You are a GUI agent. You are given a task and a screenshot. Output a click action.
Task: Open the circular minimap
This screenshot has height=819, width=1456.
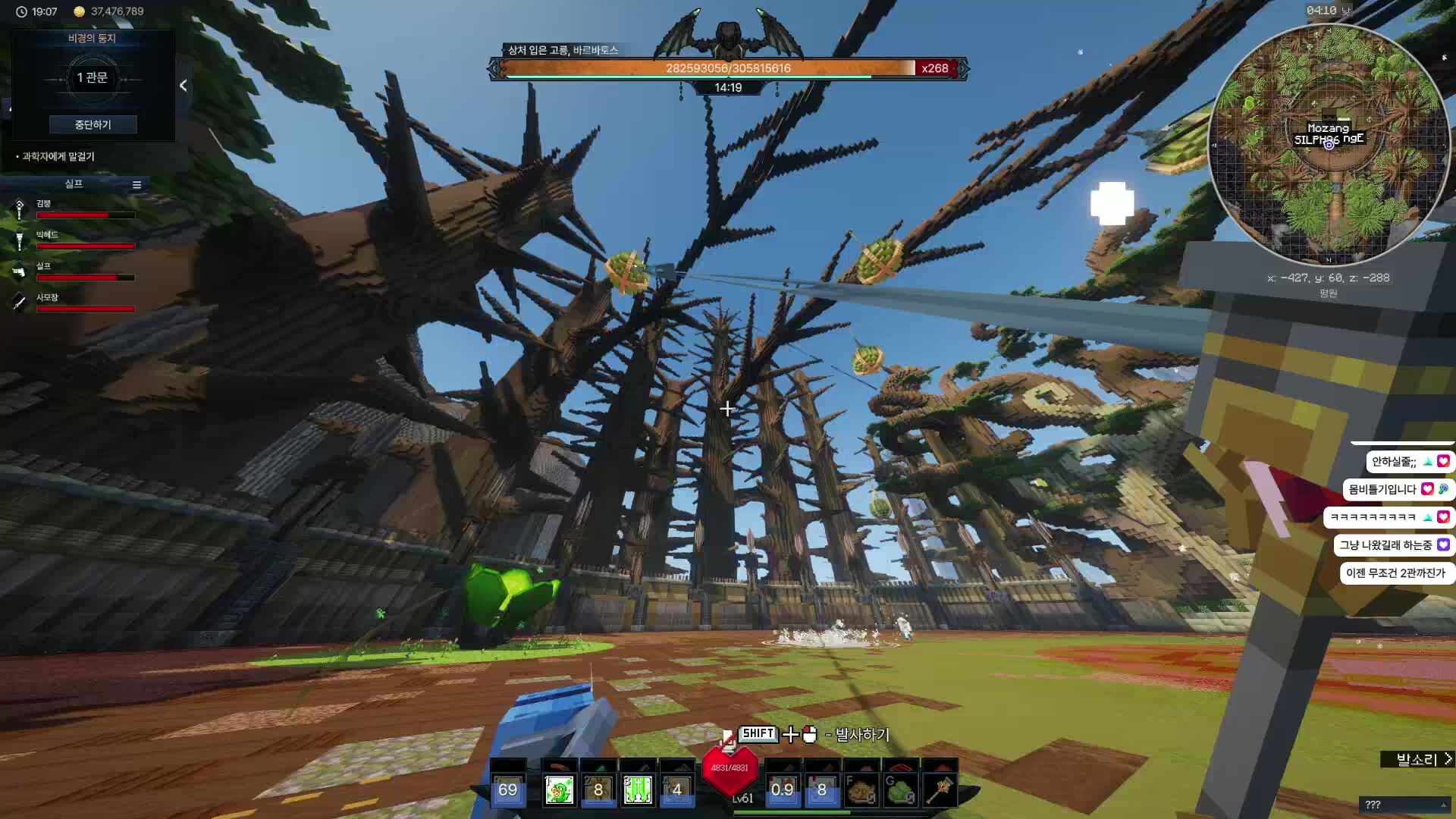[x=1329, y=144]
